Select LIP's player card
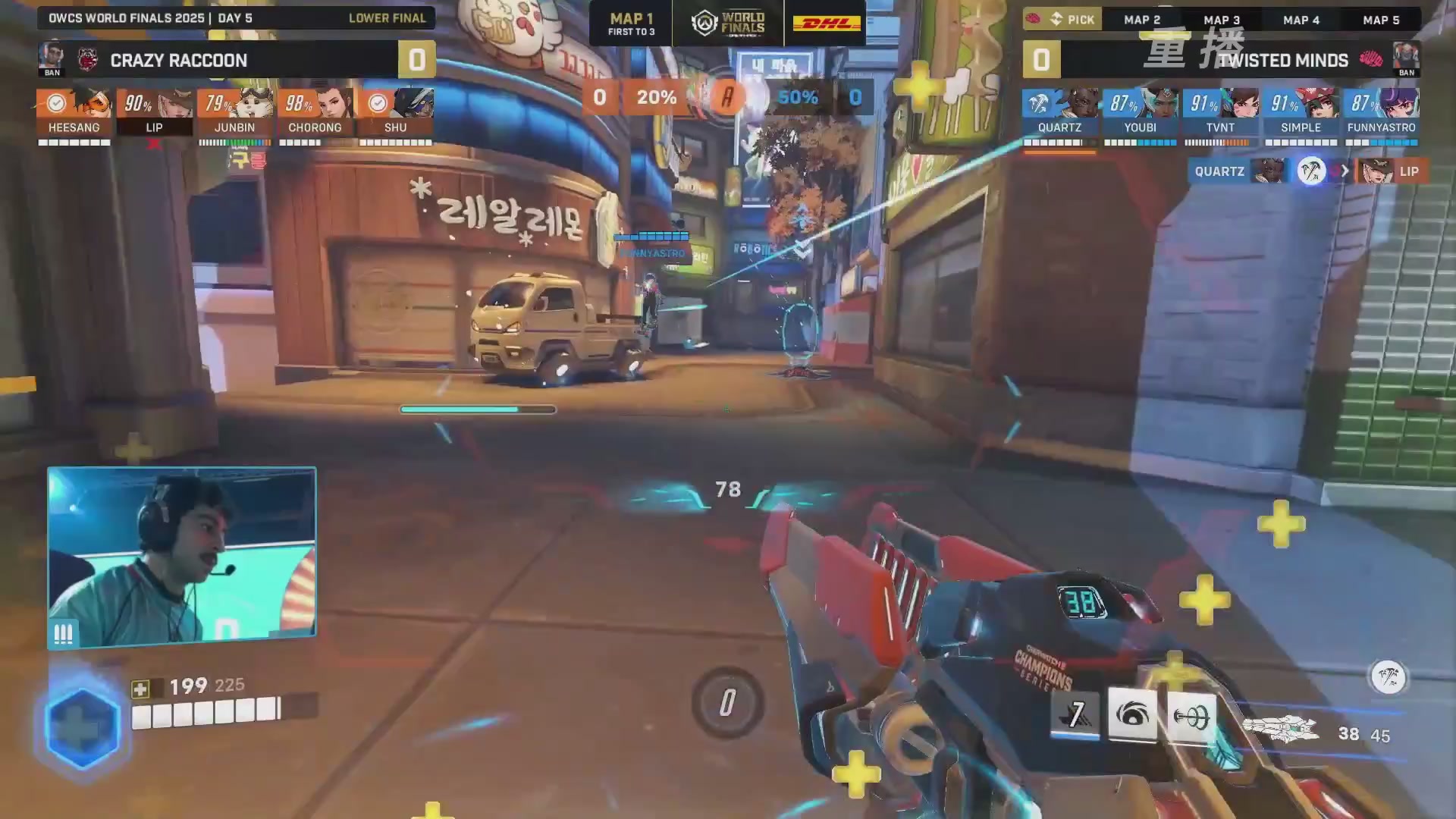1456x819 pixels. click(x=155, y=112)
